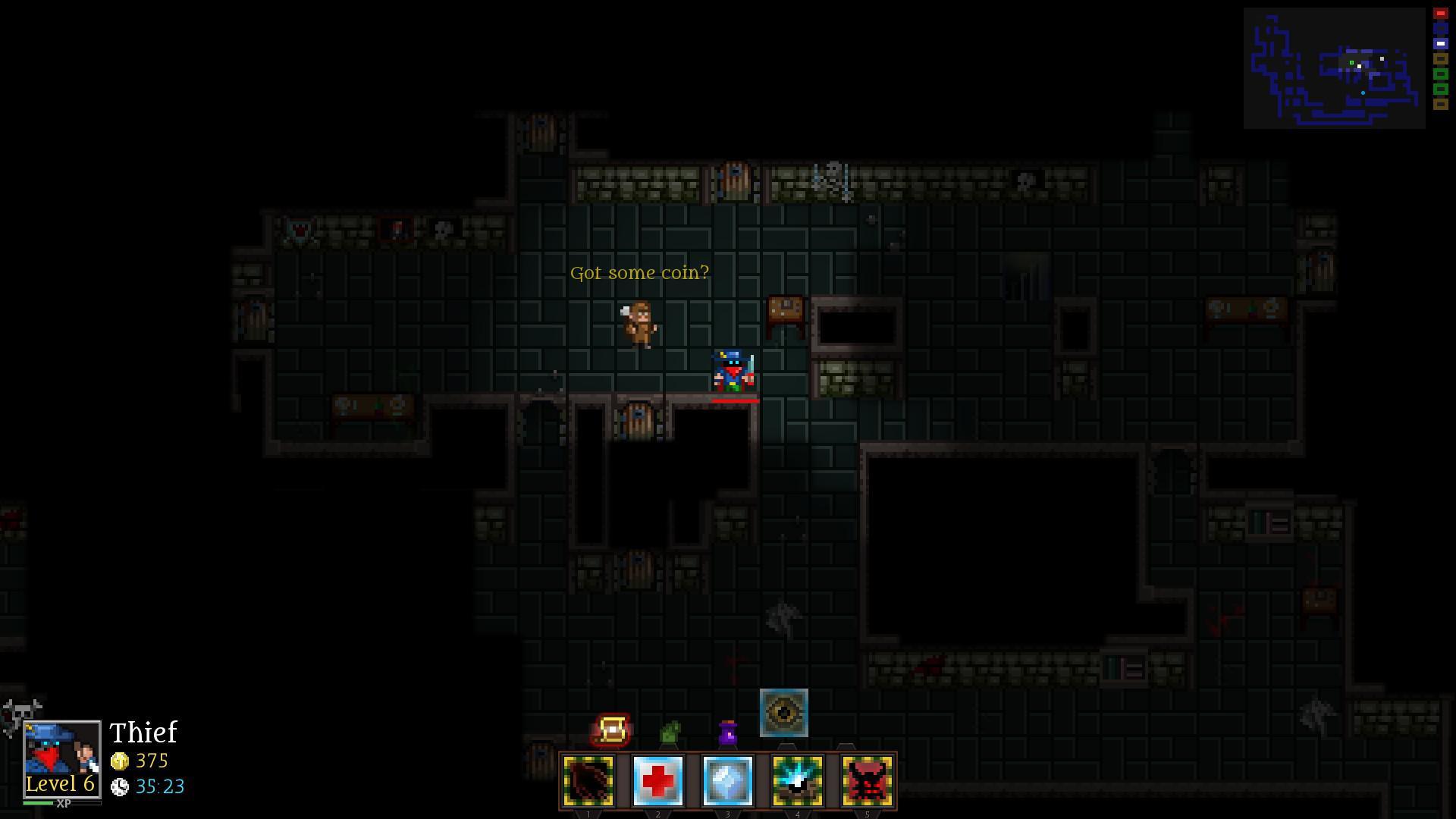Click the clock icon next to the timer

click(x=121, y=787)
